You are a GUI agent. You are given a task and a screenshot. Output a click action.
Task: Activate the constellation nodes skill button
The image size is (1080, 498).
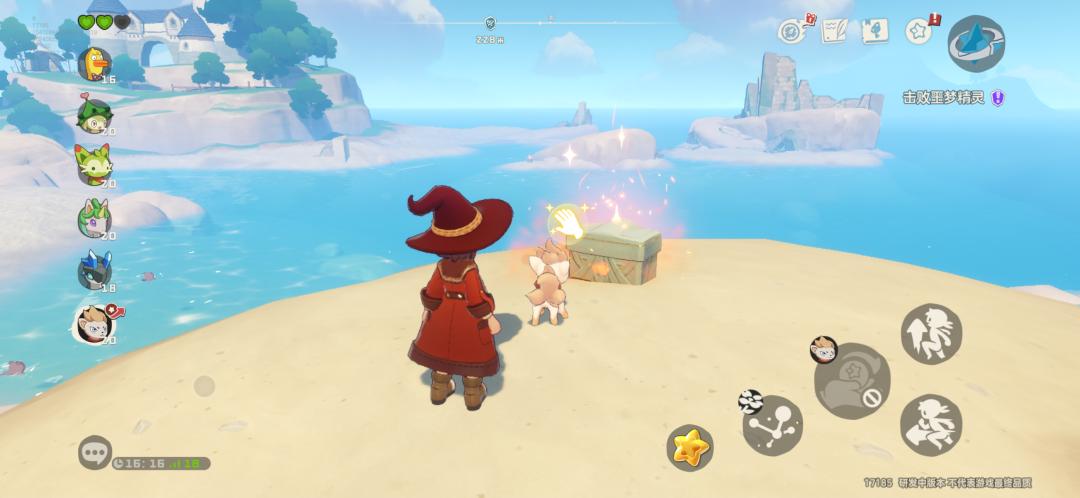772,424
